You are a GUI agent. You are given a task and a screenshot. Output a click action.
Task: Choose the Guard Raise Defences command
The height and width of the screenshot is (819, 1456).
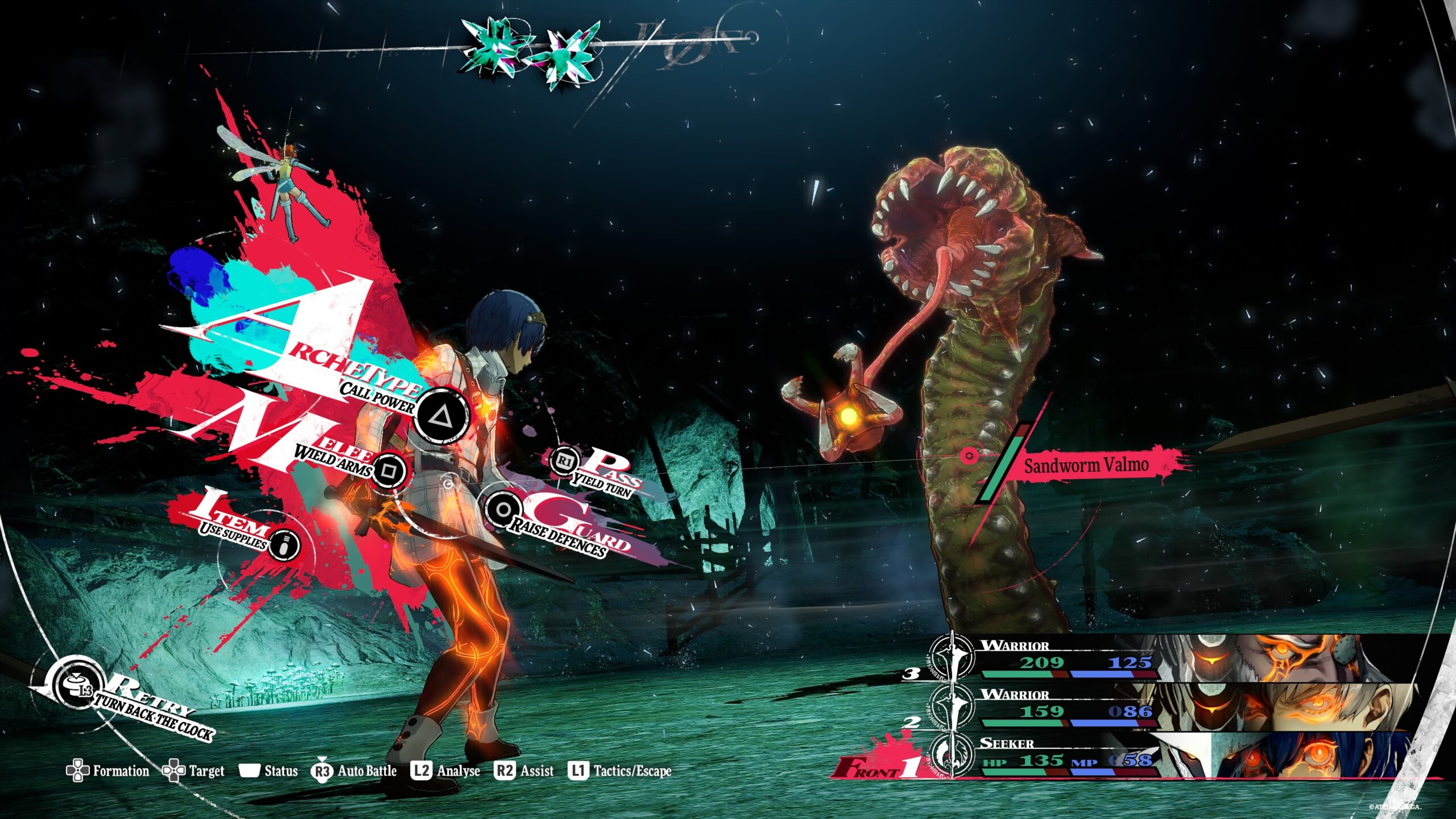click(503, 509)
